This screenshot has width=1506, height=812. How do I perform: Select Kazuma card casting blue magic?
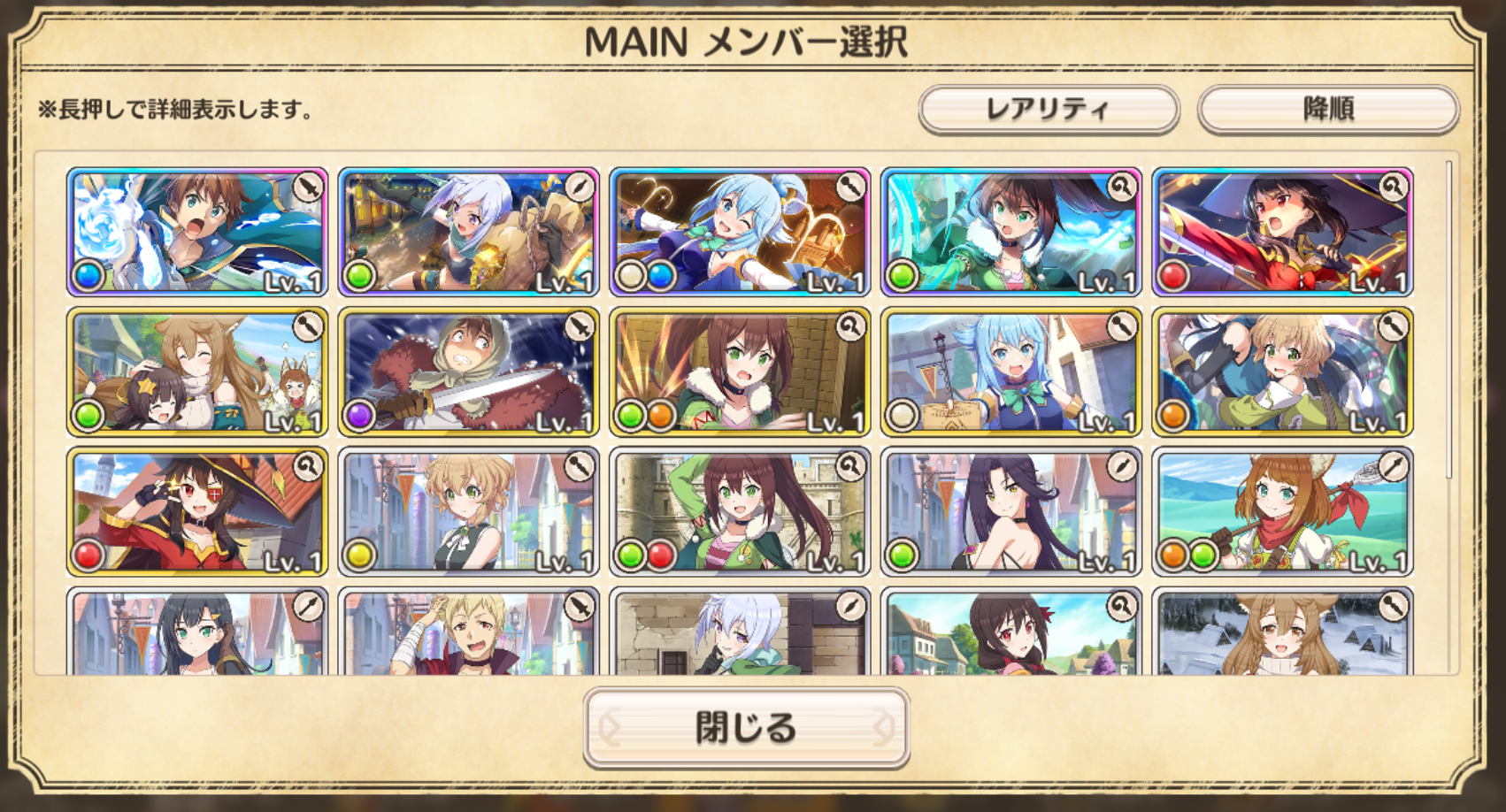[x=197, y=232]
